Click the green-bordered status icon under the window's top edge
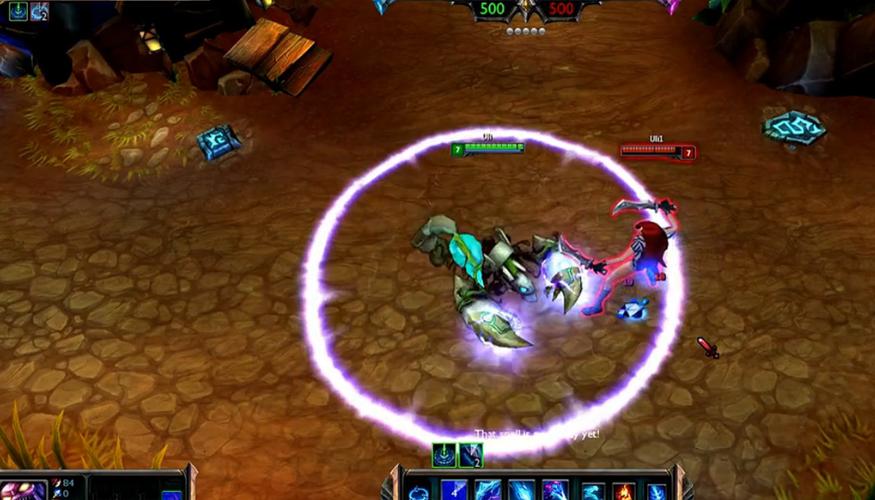The image size is (875, 500). 18,12
